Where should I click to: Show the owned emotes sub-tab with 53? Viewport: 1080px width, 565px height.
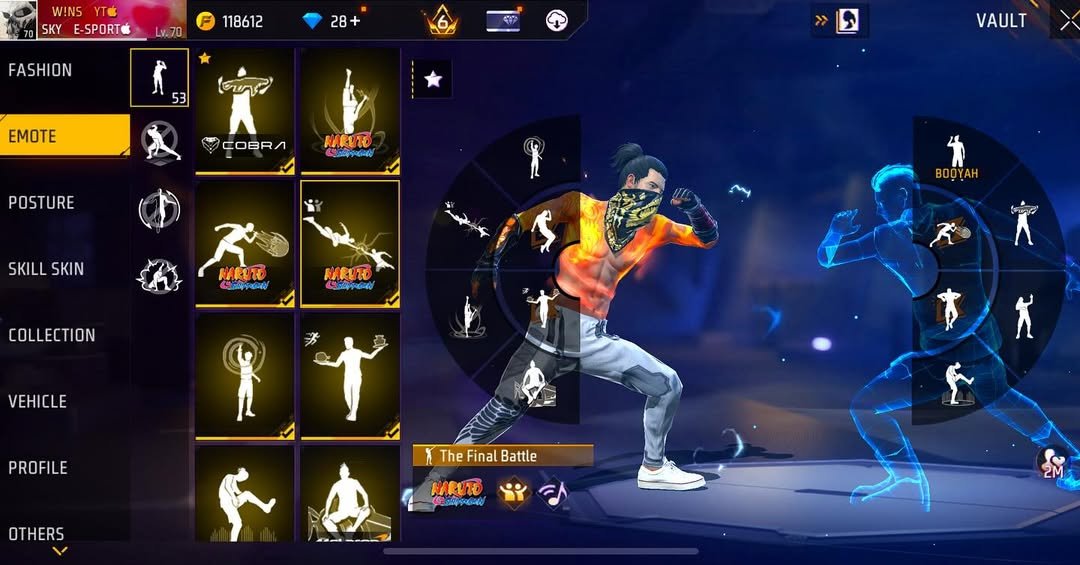[159, 78]
